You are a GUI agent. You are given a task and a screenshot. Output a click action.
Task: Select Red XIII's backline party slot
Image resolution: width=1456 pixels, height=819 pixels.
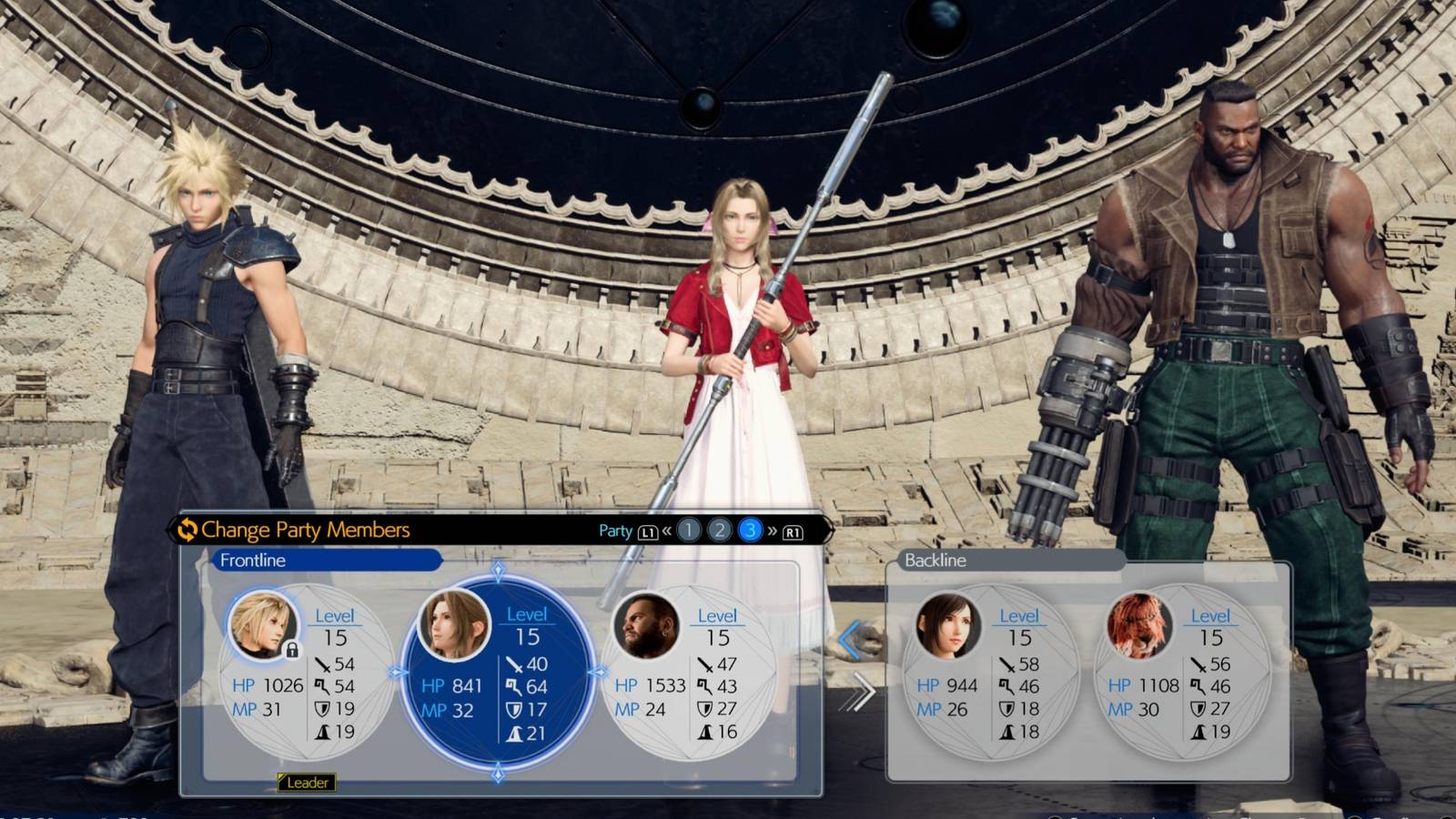(1183, 673)
